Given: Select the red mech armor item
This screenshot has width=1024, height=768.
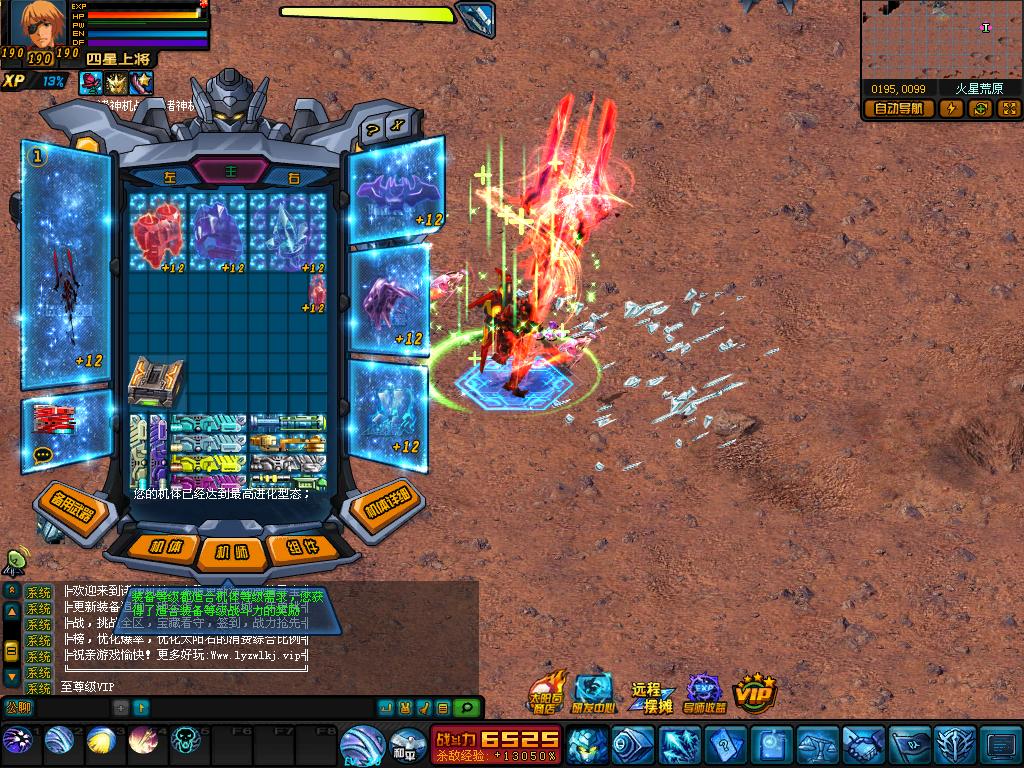Looking at the screenshot, I should click(x=157, y=231).
